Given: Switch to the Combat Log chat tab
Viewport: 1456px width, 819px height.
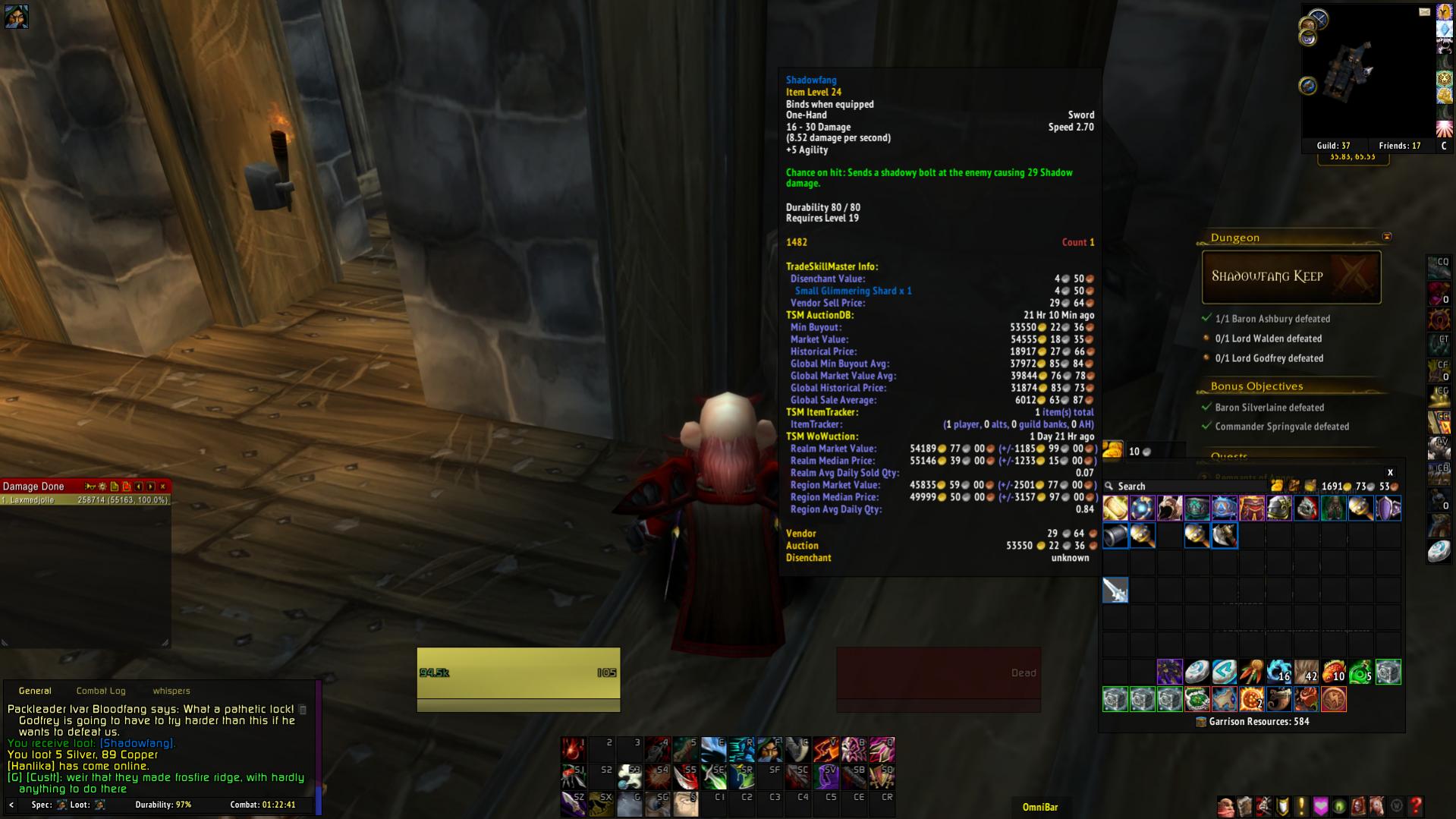Looking at the screenshot, I should coord(101,691).
